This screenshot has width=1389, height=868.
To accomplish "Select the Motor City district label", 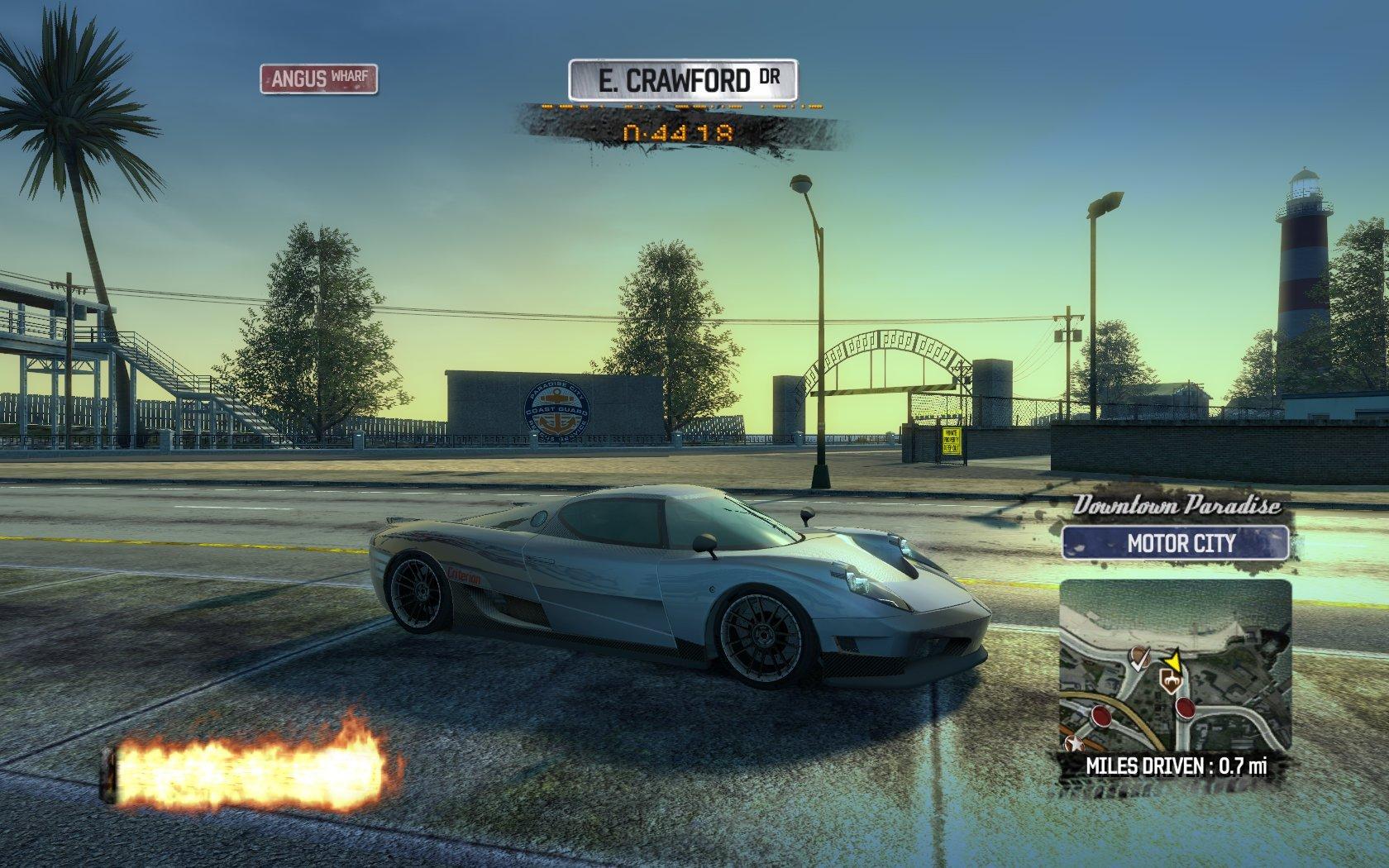I will (1175, 544).
